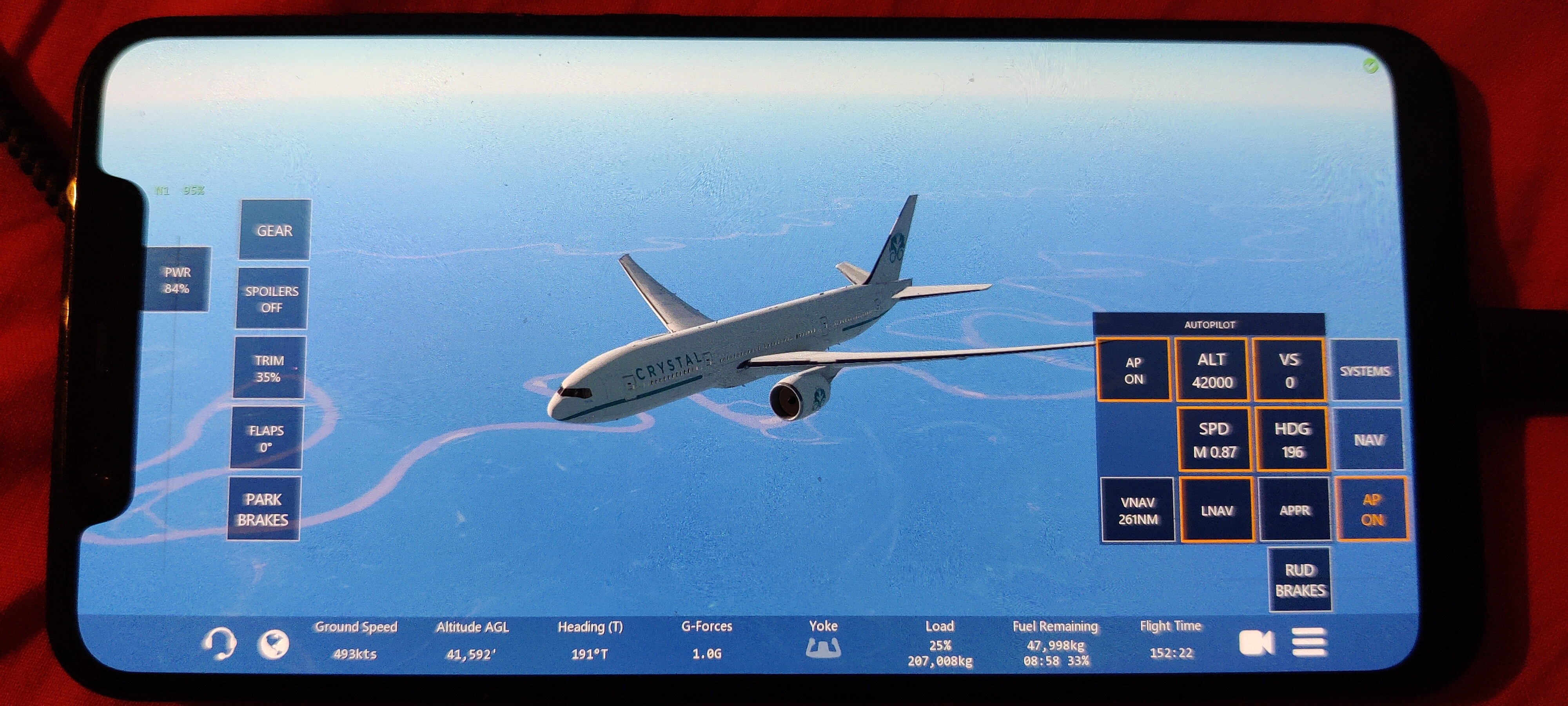Open the hamburger pause menu
The width and height of the screenshot is (1568, 706).
coord(1309,642)
